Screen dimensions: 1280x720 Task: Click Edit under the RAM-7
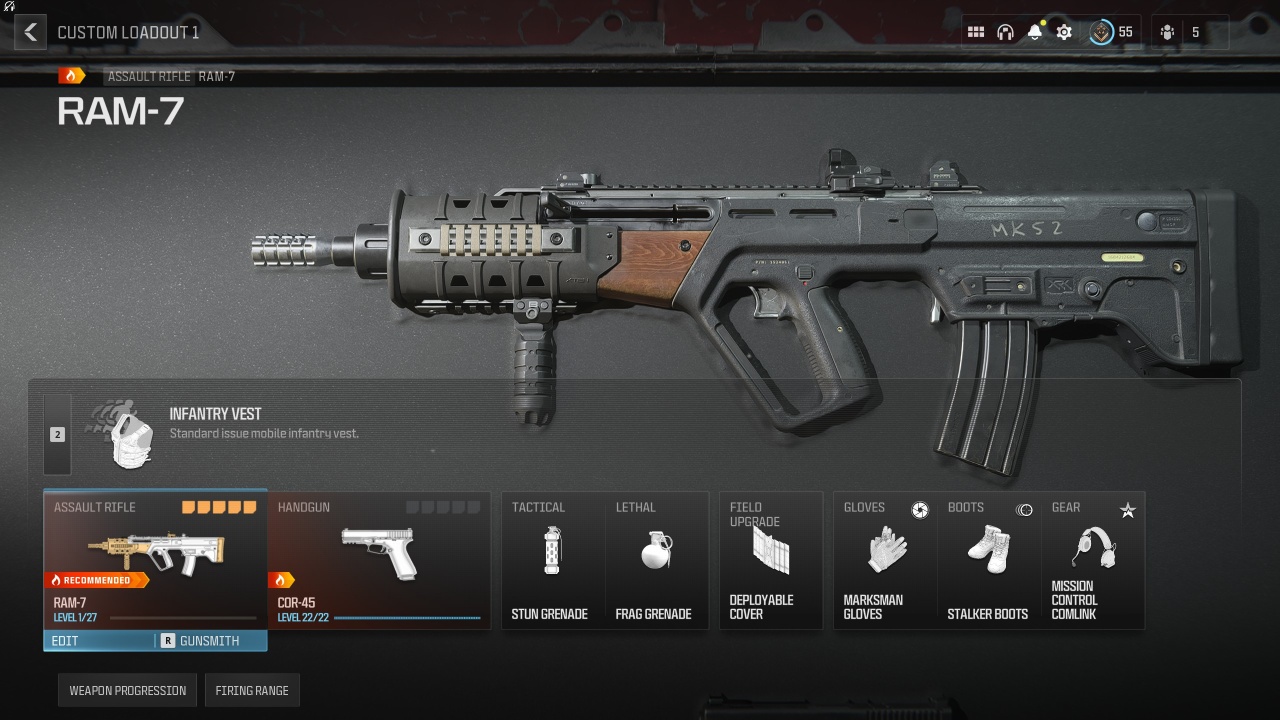pyautogui.click(x=99, y=641)
